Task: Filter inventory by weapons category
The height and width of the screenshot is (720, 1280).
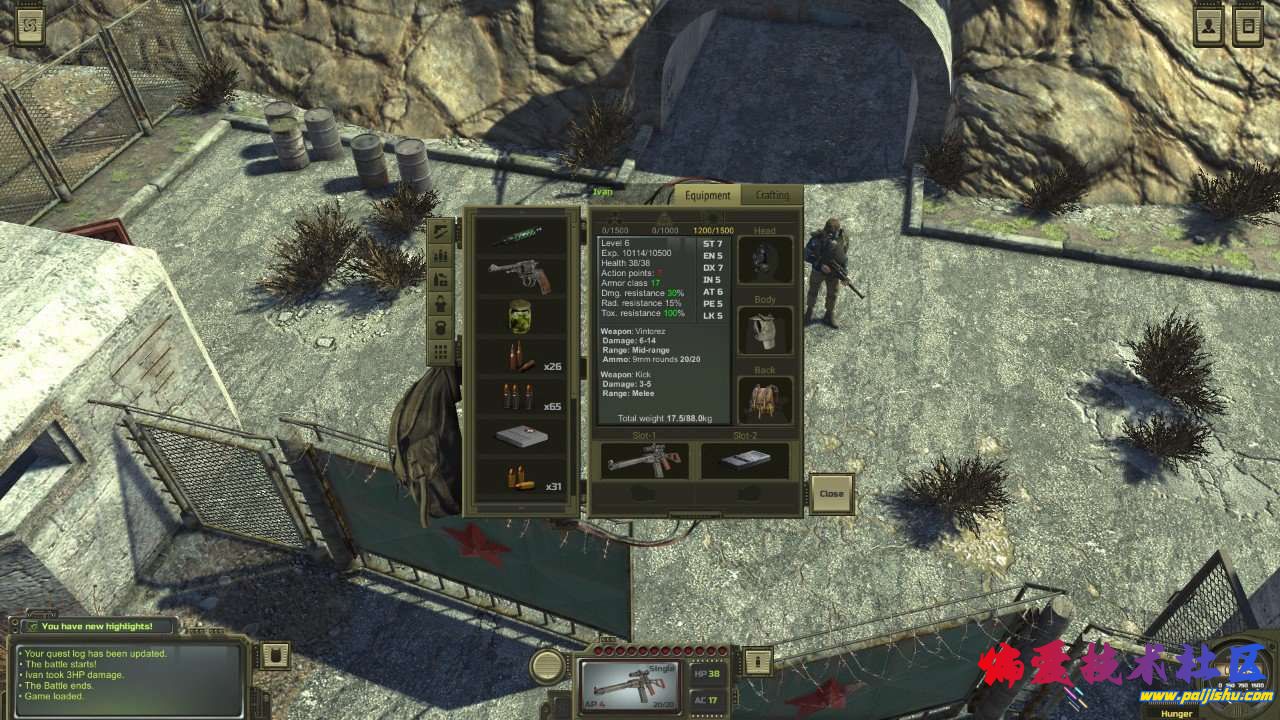Action: (439, 231)
